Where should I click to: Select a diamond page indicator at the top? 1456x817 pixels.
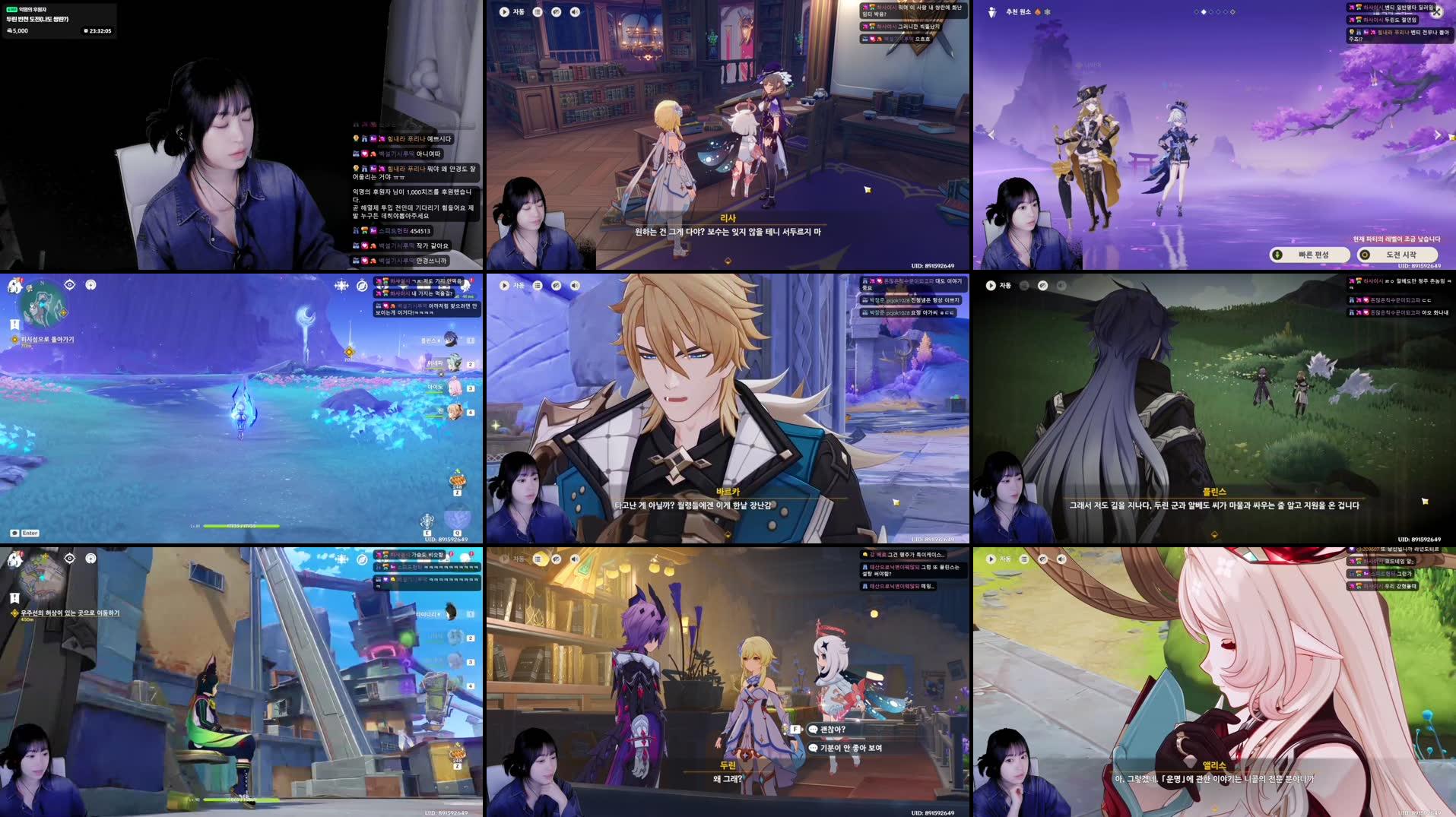(1204, 11)
